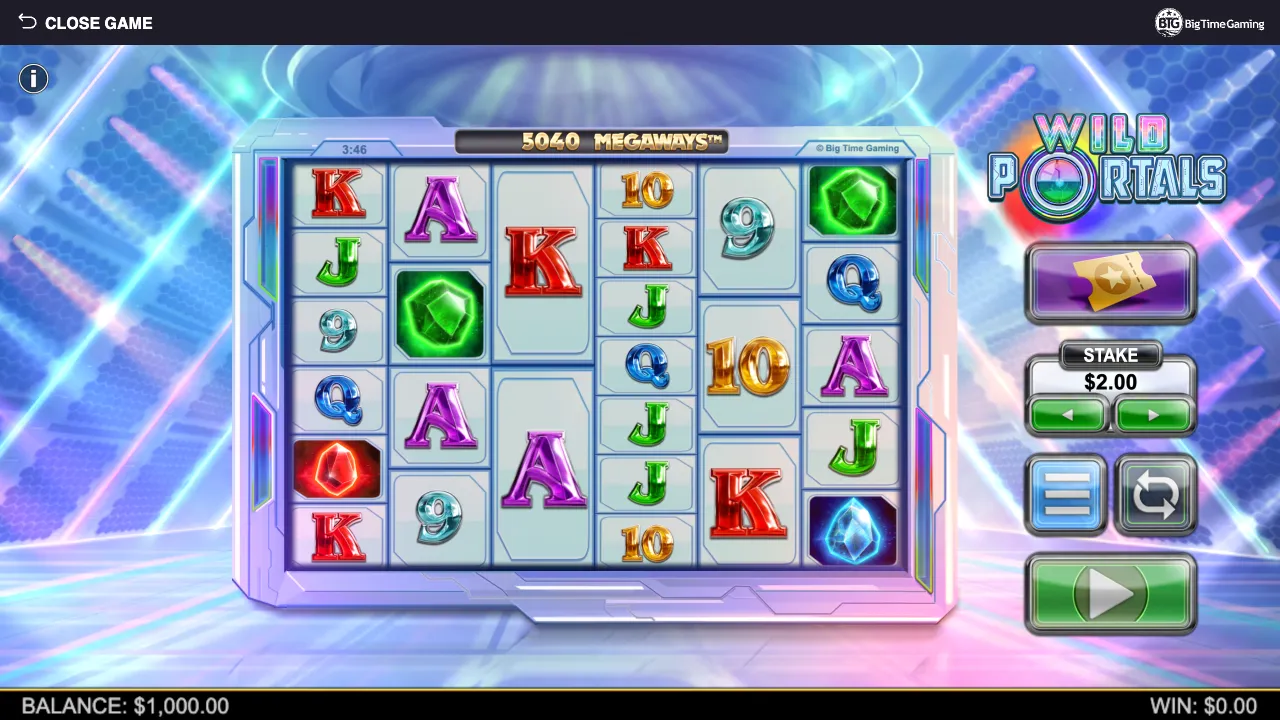Activate the autoplay loop arrows button
Image resolution: width=1280 pixels, height=720 pixels.
(1155, 494)
